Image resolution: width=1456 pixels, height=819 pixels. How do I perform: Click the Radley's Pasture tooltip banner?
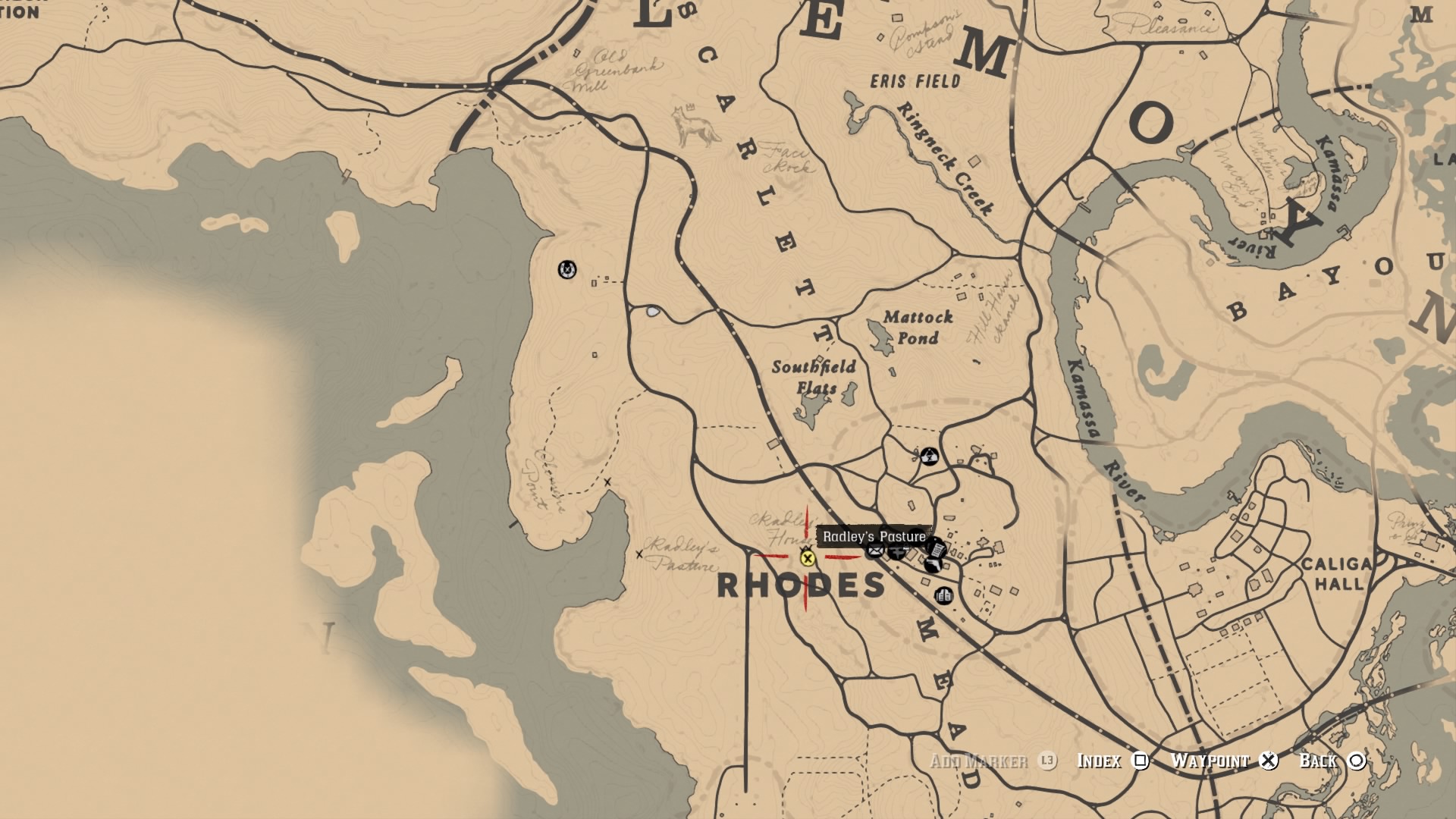tap(874, 536)
